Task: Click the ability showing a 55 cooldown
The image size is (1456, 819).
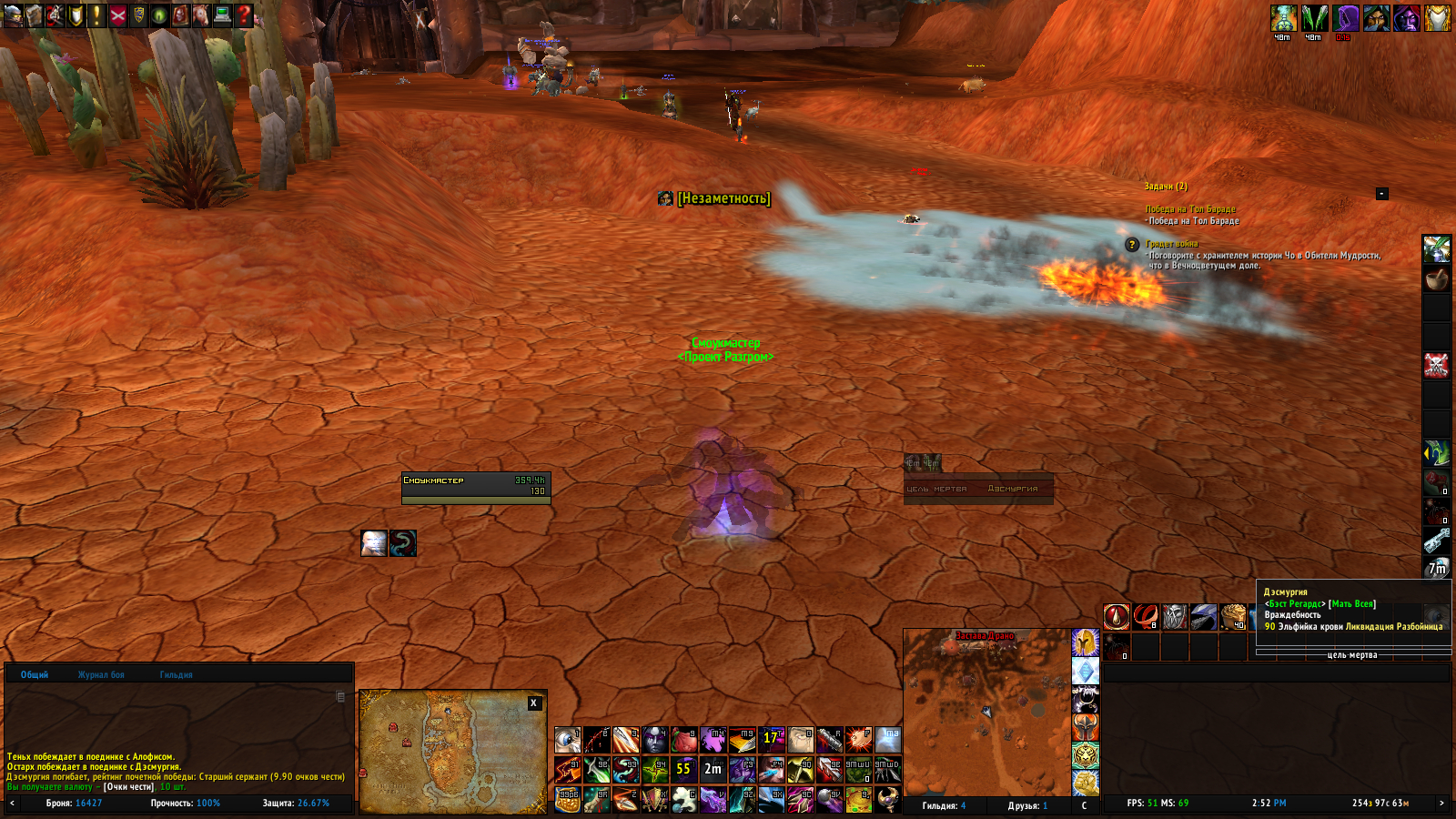Action: pos(683,769)
